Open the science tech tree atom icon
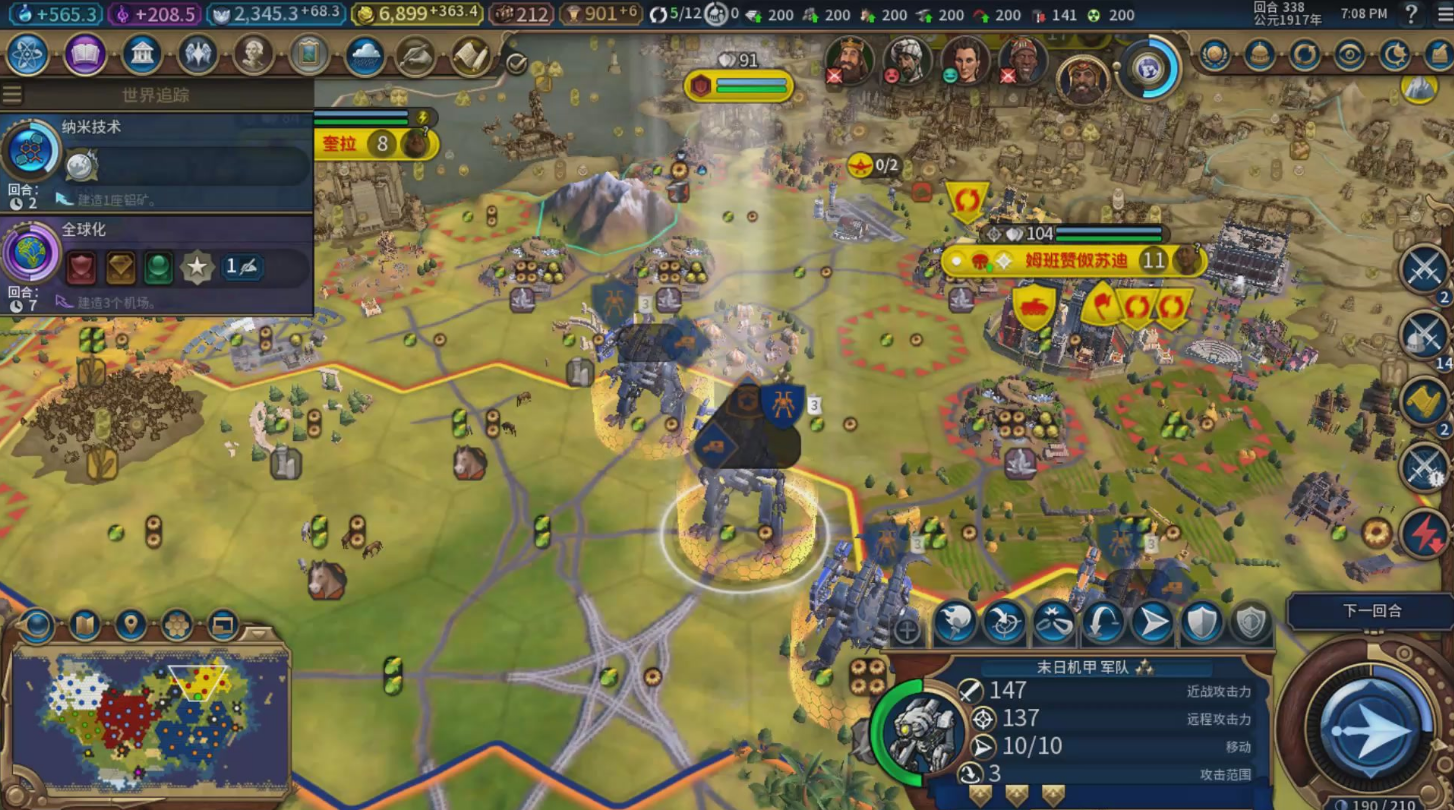 [28, 55]
